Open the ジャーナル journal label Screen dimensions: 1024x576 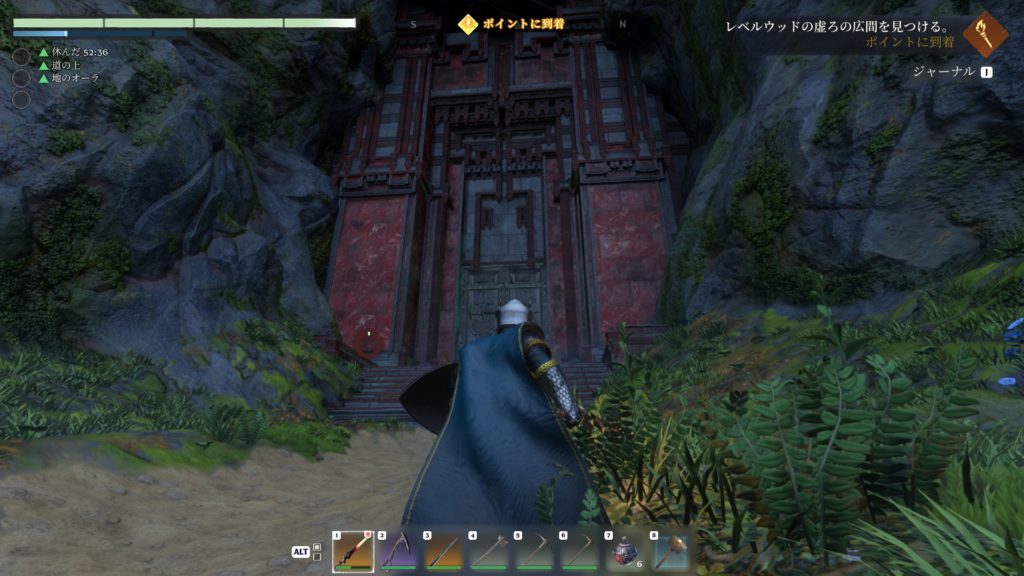[942, 72]
